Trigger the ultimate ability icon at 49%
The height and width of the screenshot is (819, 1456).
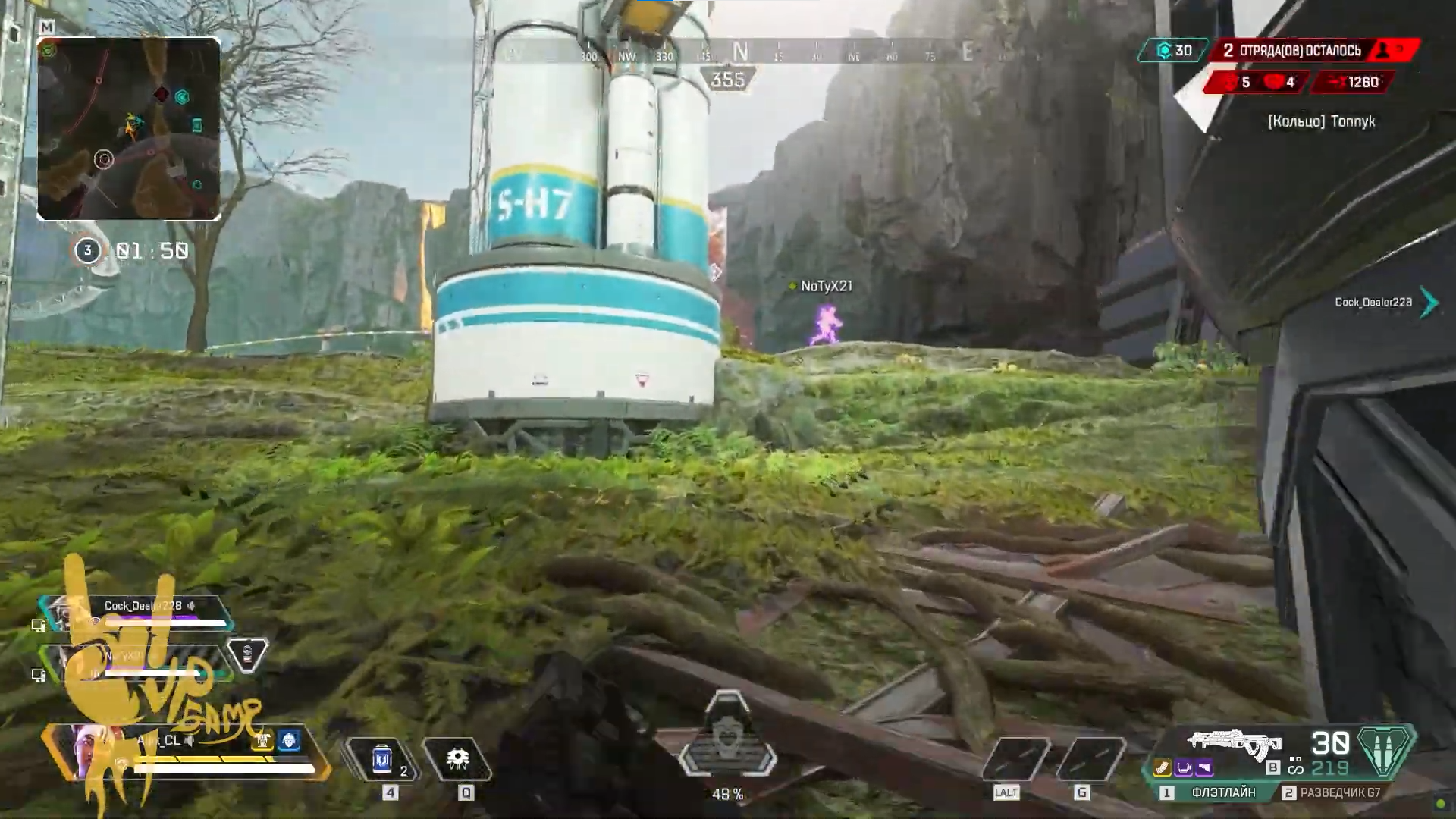coord(727,739)
